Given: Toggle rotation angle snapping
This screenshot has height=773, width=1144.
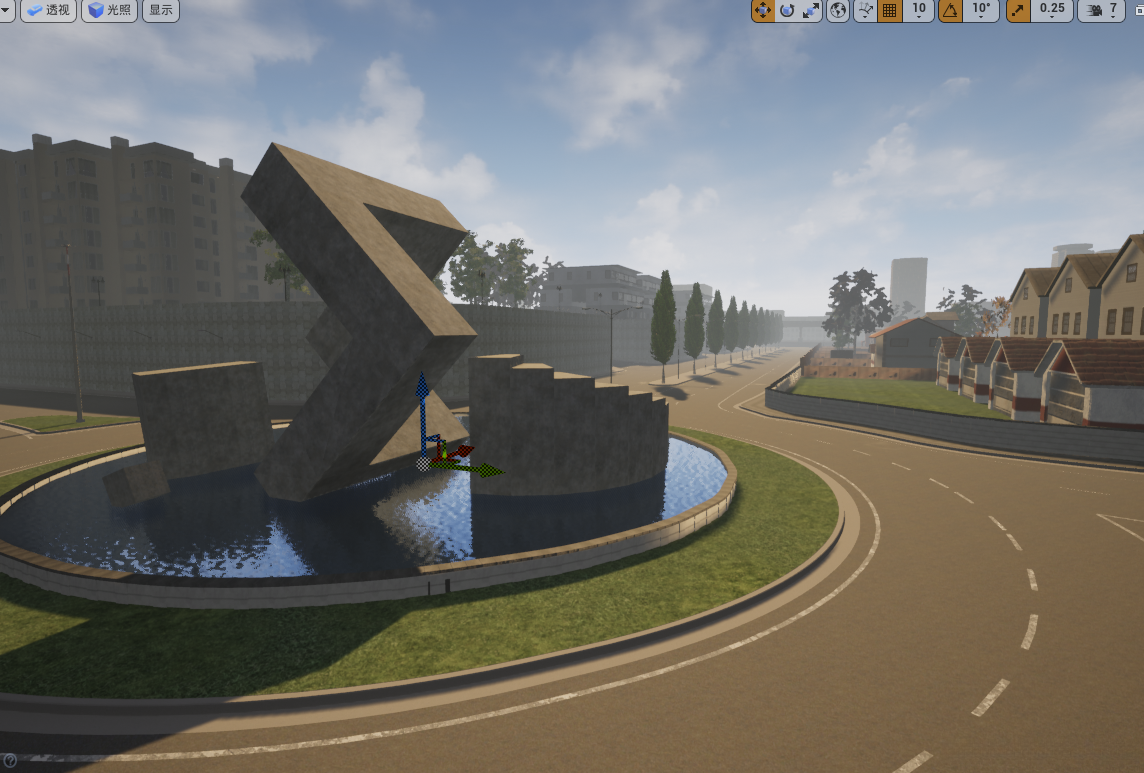Looking at the screenshot, I should (x=951, y=10).
